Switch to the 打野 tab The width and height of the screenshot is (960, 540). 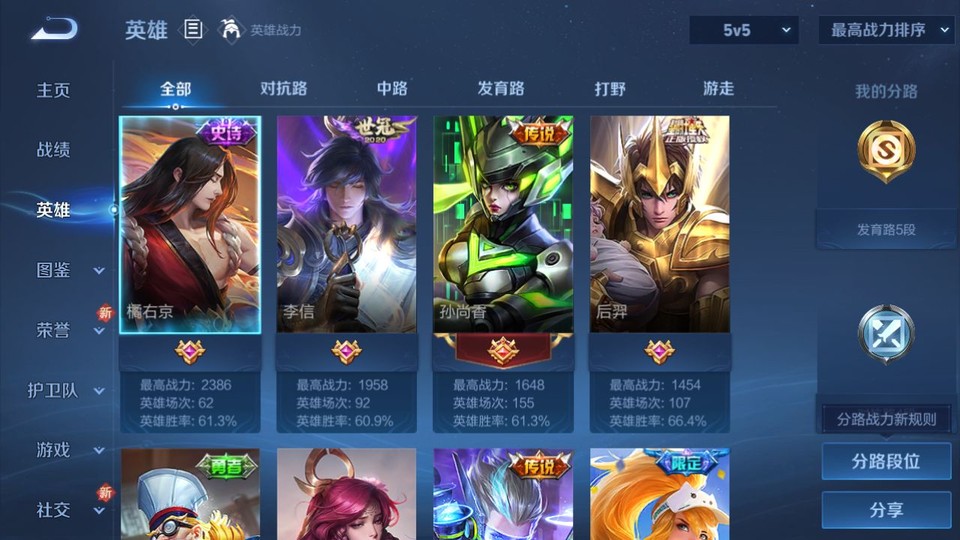[x=610, y=89]
